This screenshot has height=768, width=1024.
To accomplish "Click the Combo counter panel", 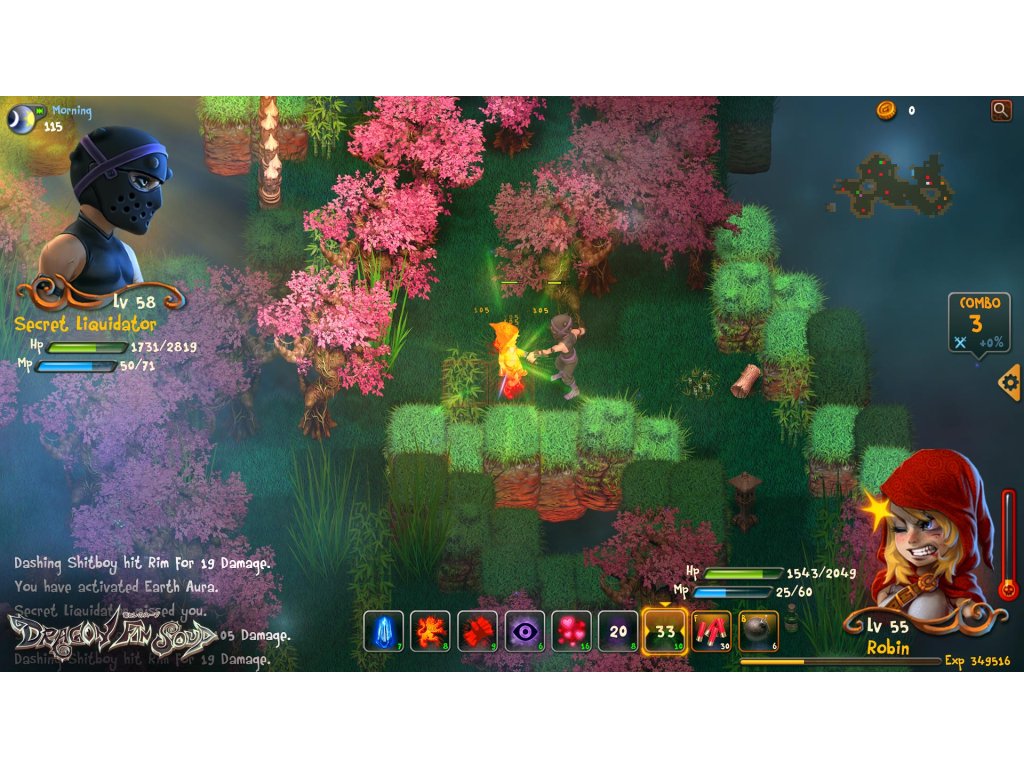I will pyautogui.click(x=979, y=322).
